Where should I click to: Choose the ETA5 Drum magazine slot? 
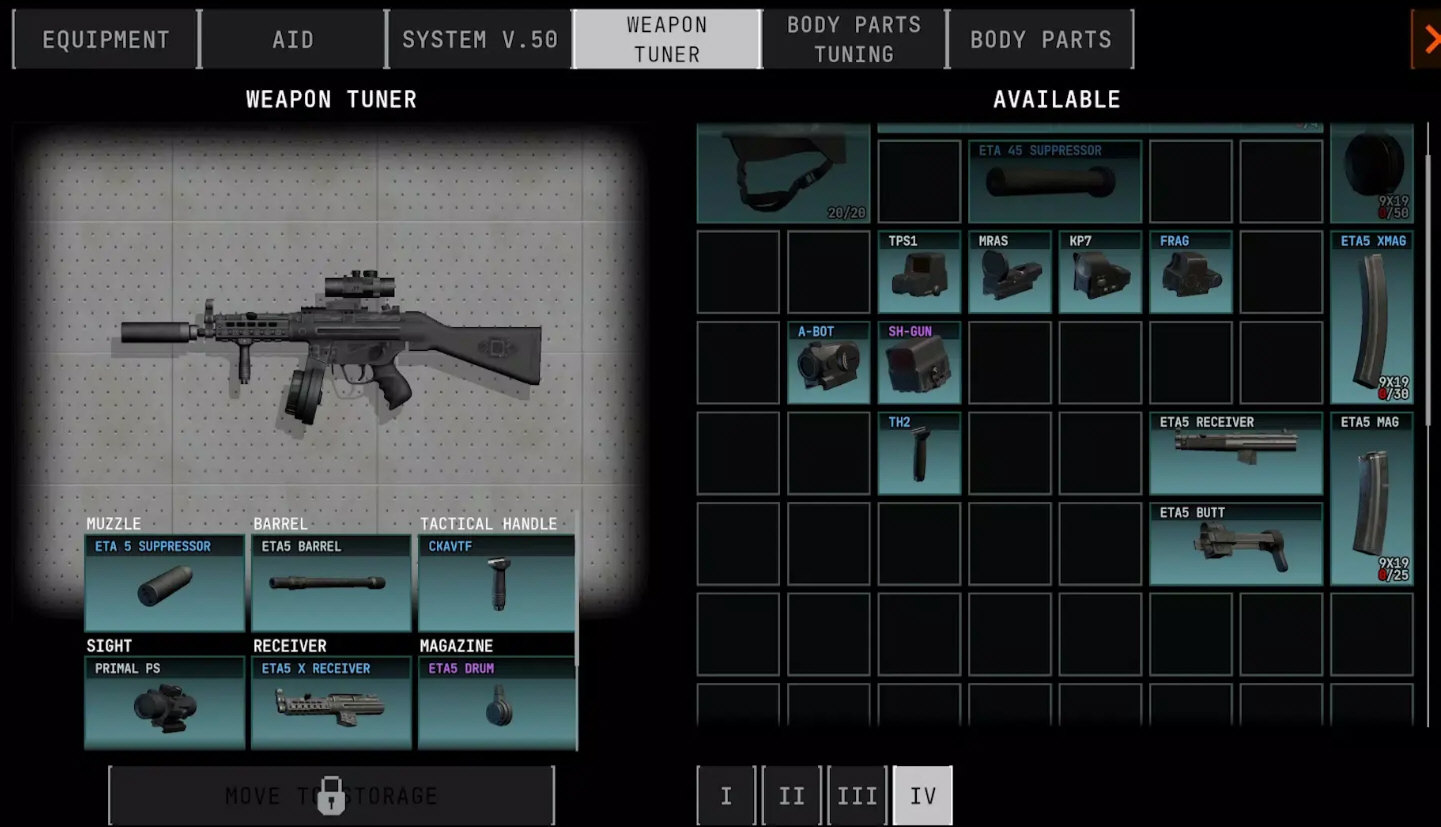pos(497,703)
